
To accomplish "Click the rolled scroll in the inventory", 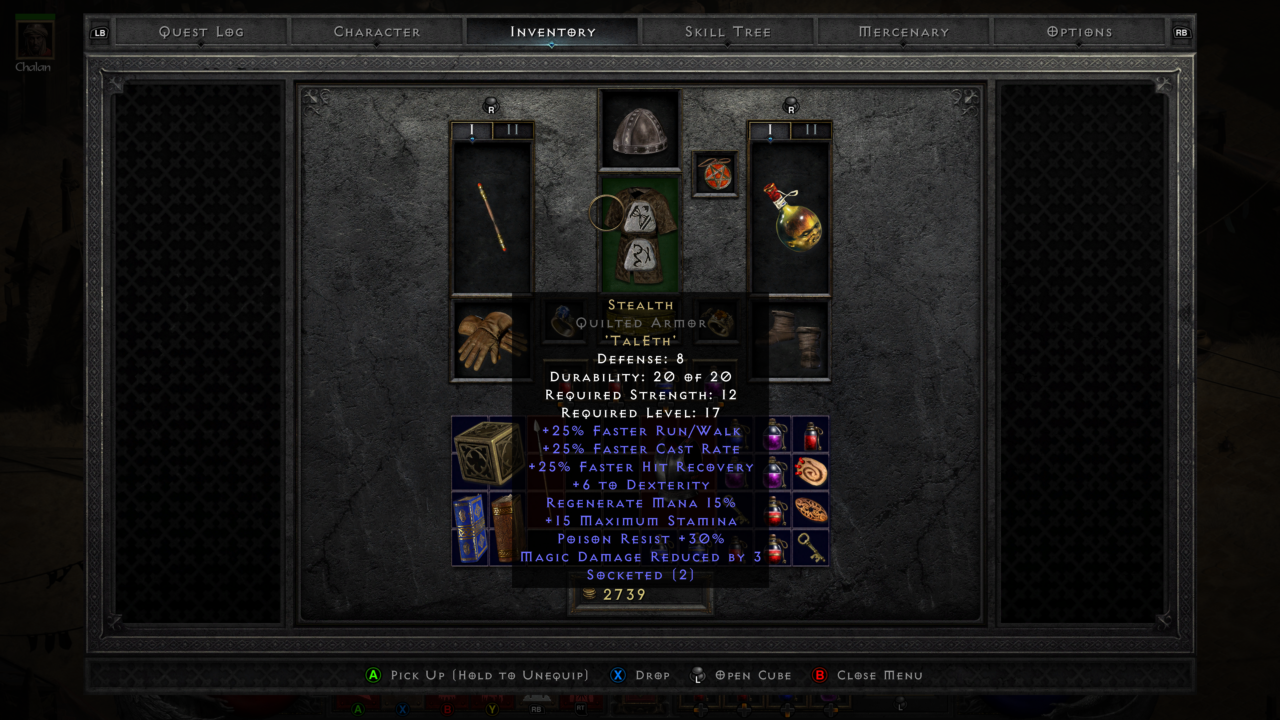I will point(811,472).
